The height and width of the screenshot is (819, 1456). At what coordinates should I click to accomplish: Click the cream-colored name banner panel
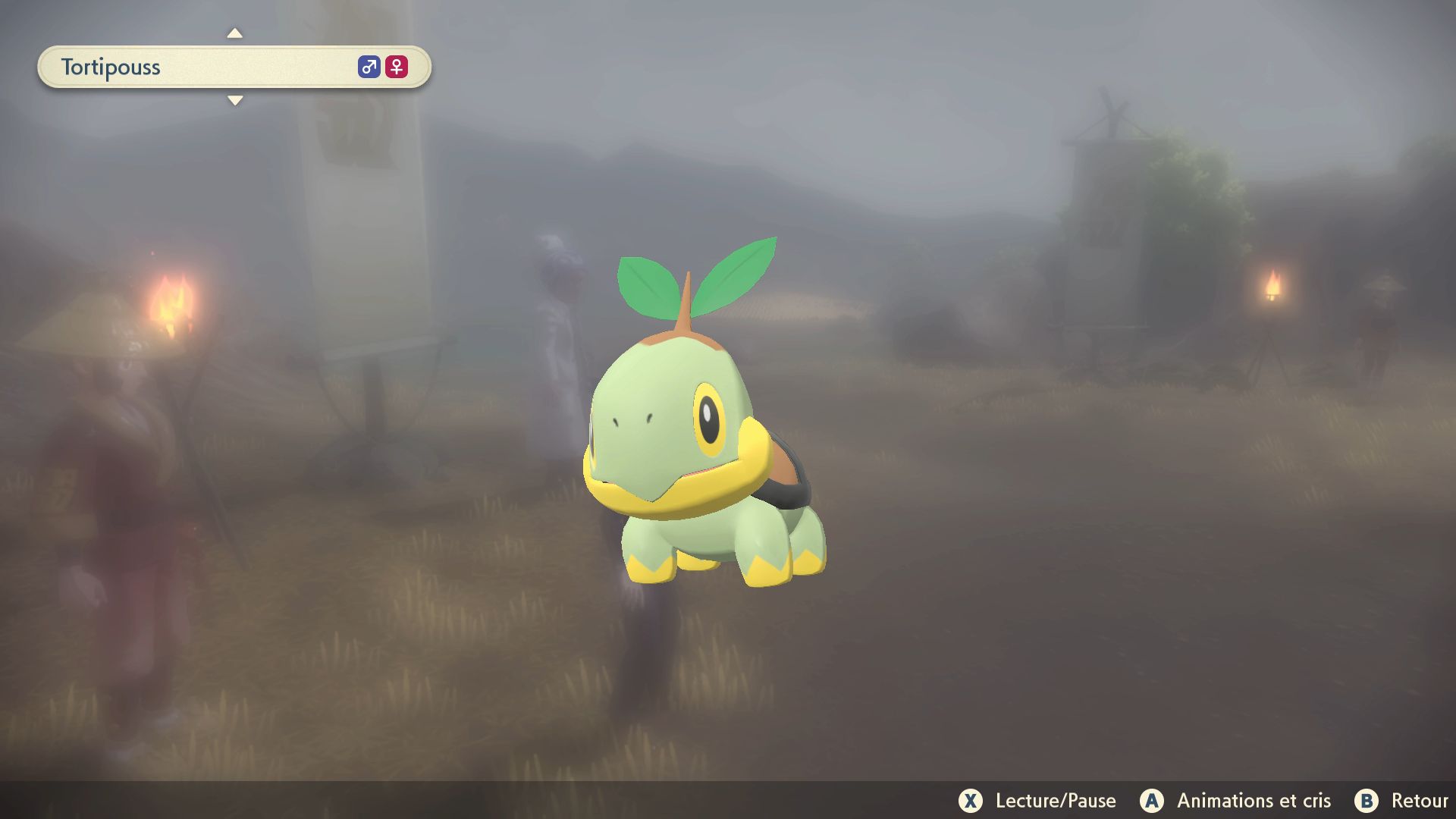click(227, 67)
